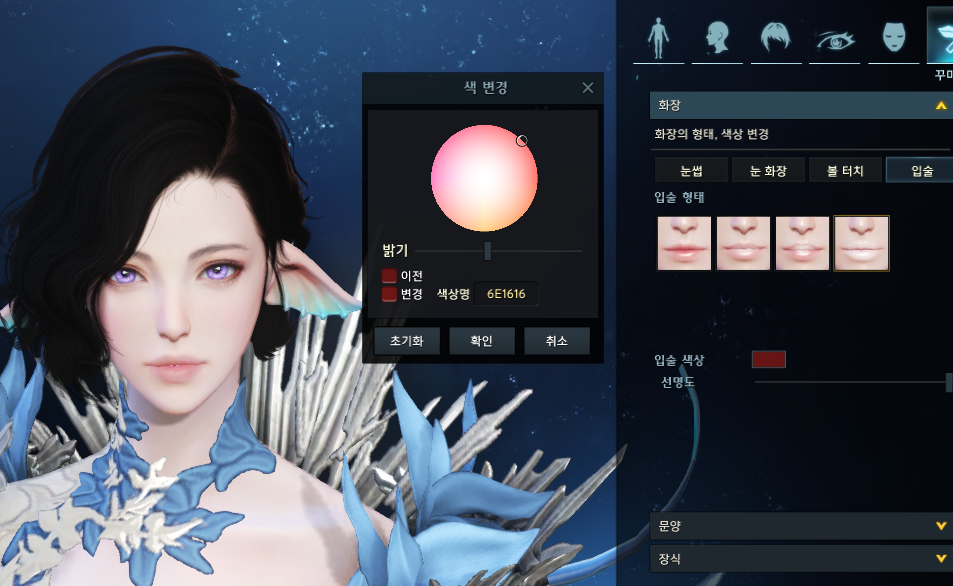953x586 pixels.
Task: Open the 눈 화장 eye makeup tab
Action: pos(767,171)
